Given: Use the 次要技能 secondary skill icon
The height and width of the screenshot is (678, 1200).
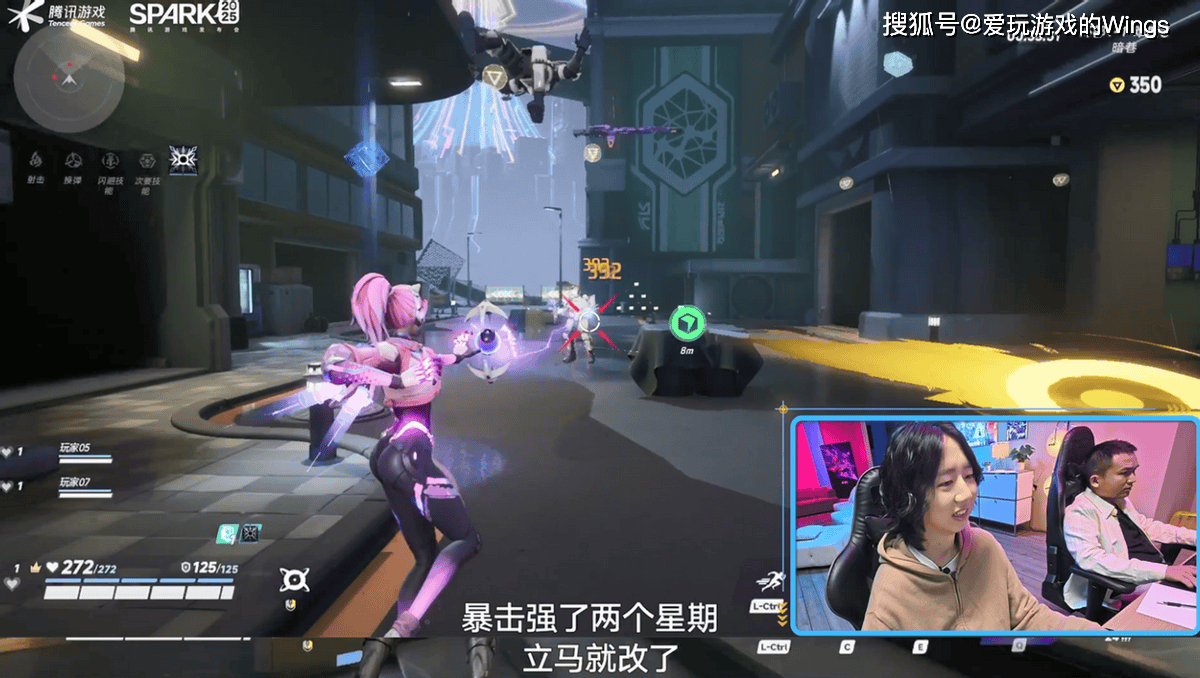Looking at the screenshot, I should pyautogui.click(x=147, y=160).
